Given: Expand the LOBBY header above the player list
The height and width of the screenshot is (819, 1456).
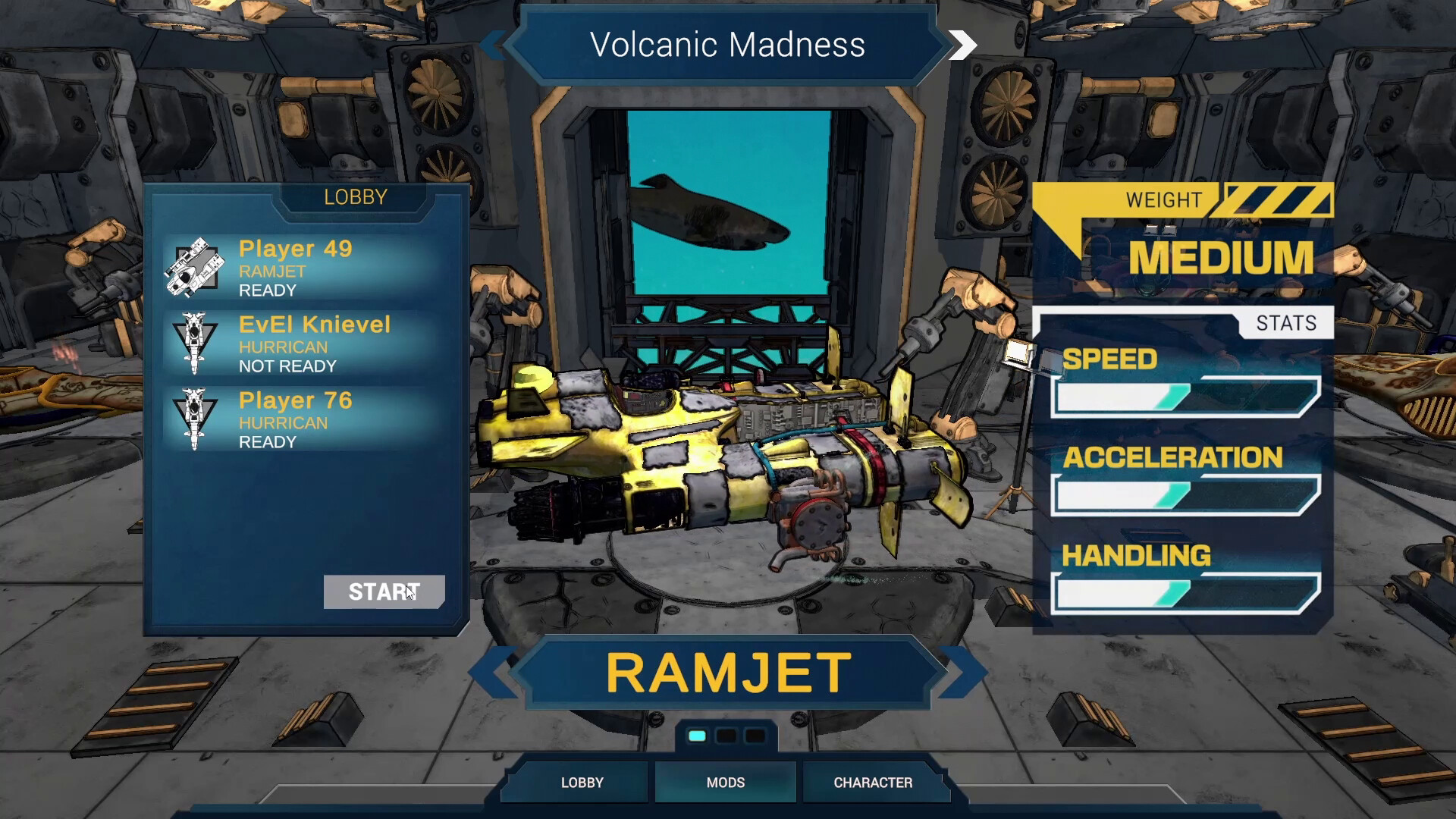Looking at the screenshot, I should pos(356,196).
